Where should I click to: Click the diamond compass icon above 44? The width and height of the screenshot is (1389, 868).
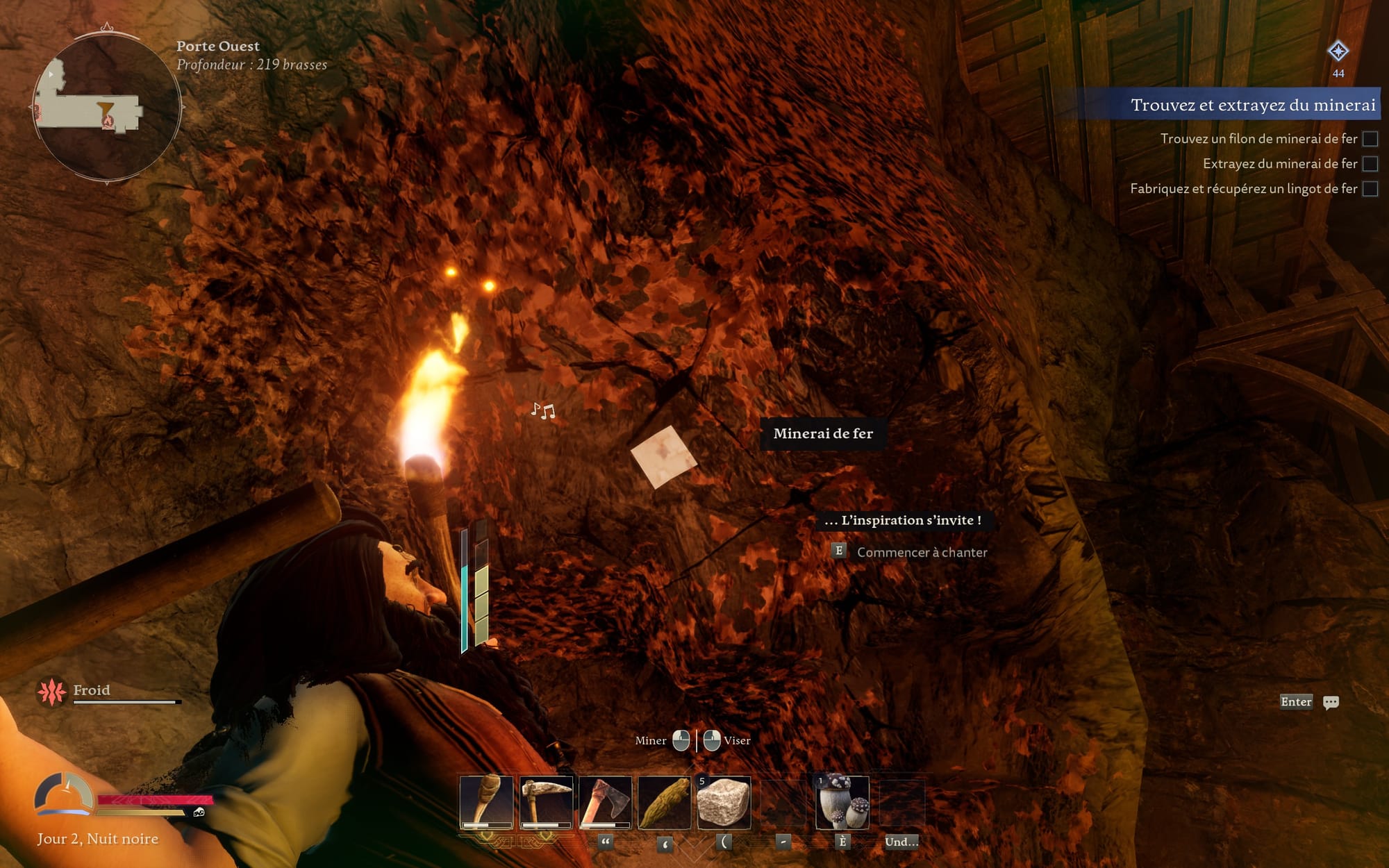pyautogui.click(x=1338, y=51)
